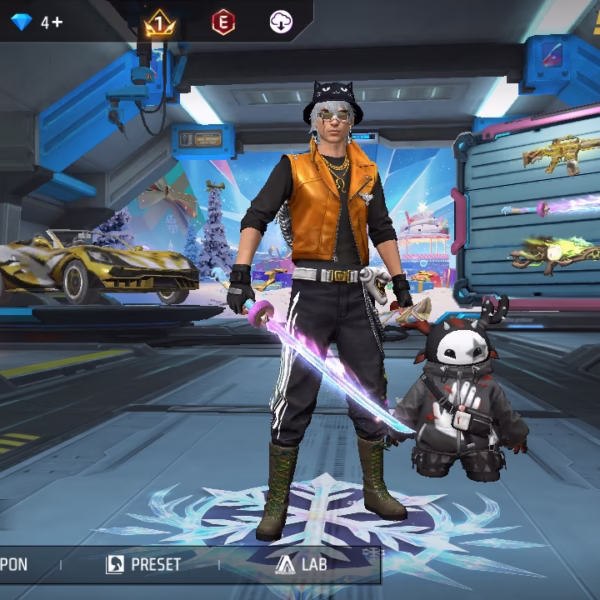
Task: Switch to the Lab tab
Action: pyautogui.click(x=302, y=564)
